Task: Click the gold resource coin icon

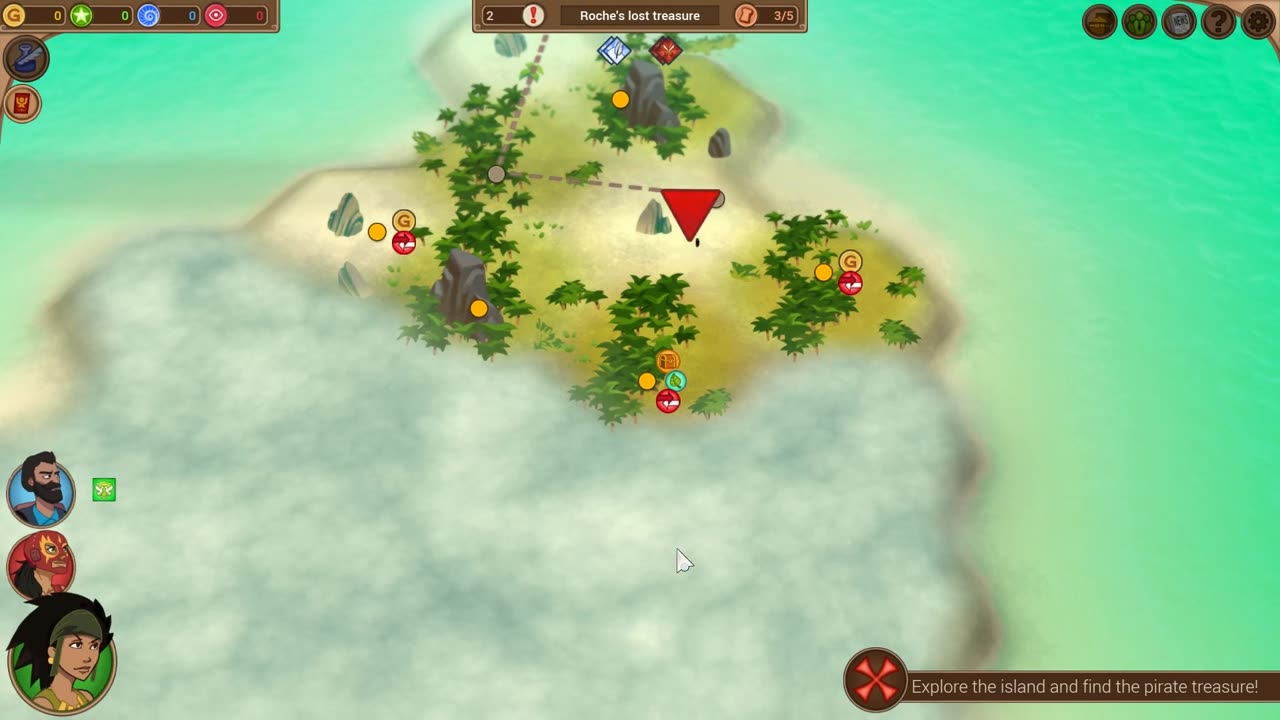Action: click(15, 15)
